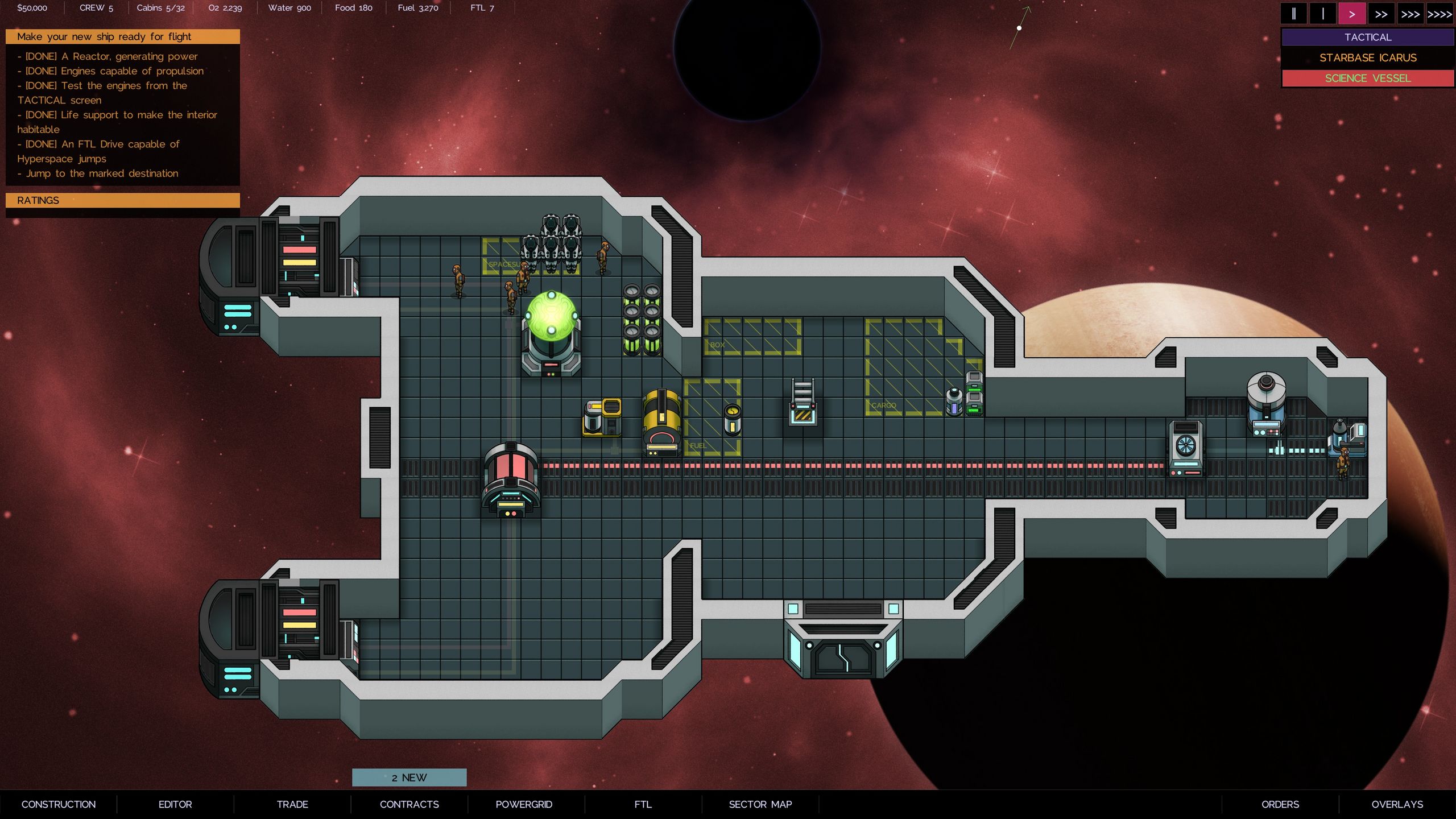
Task: Open the Sector Map
Action: pyautogui.click(x=760, y=804)
